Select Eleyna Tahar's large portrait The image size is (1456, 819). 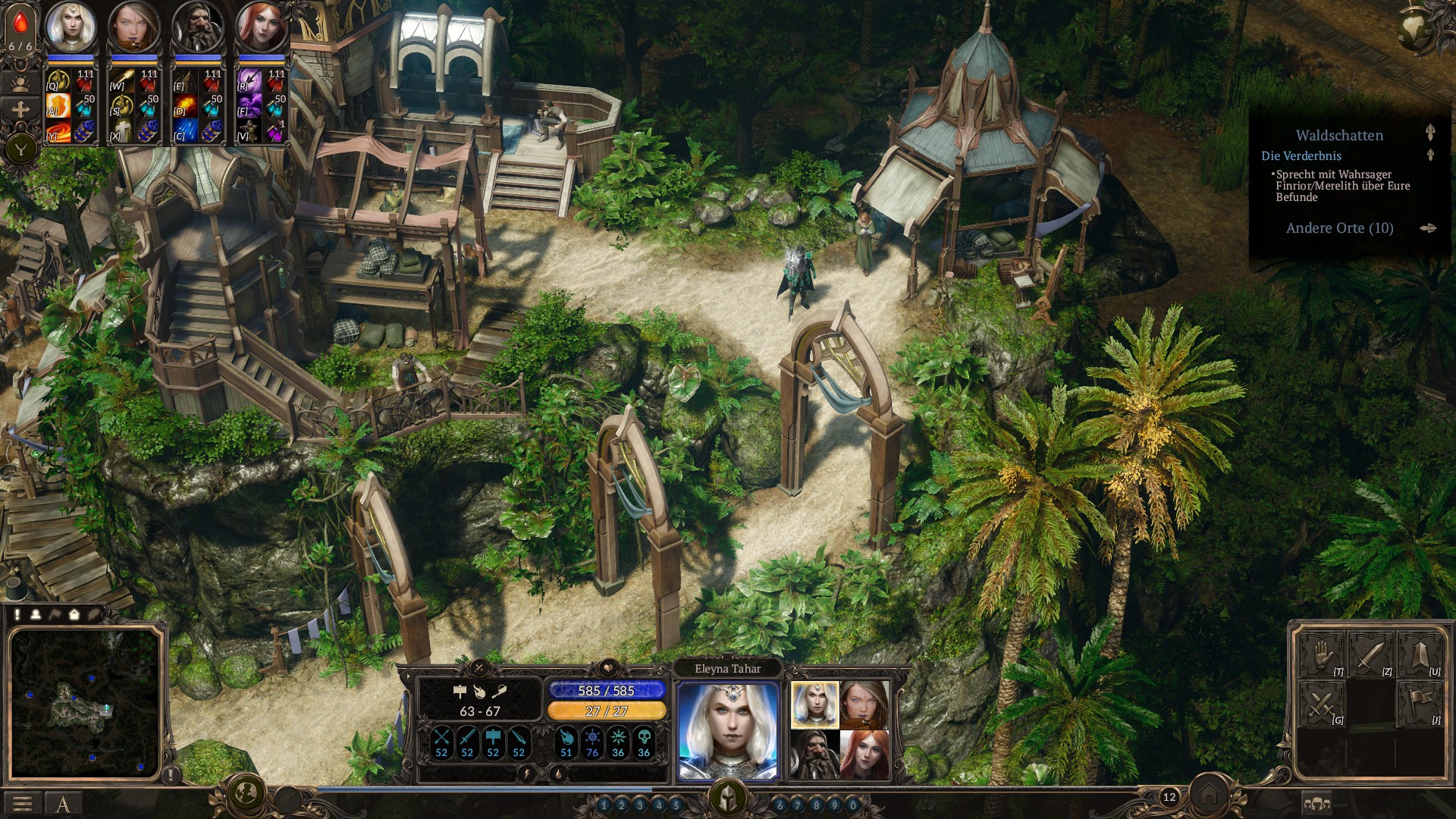coord(728,730)
